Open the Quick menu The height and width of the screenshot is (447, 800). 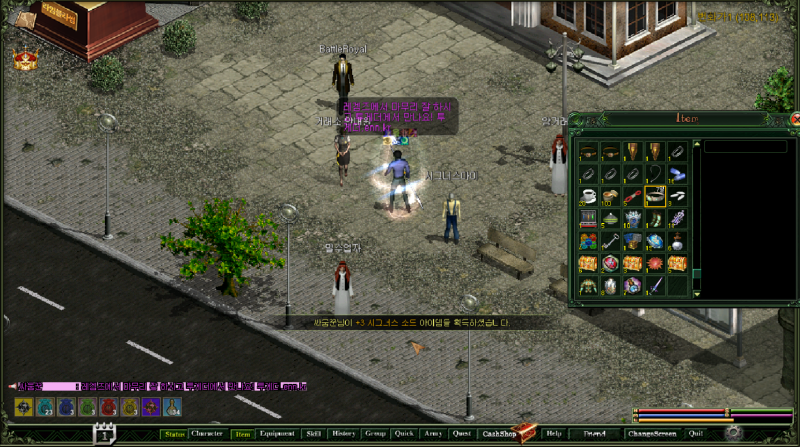(404, 434)
